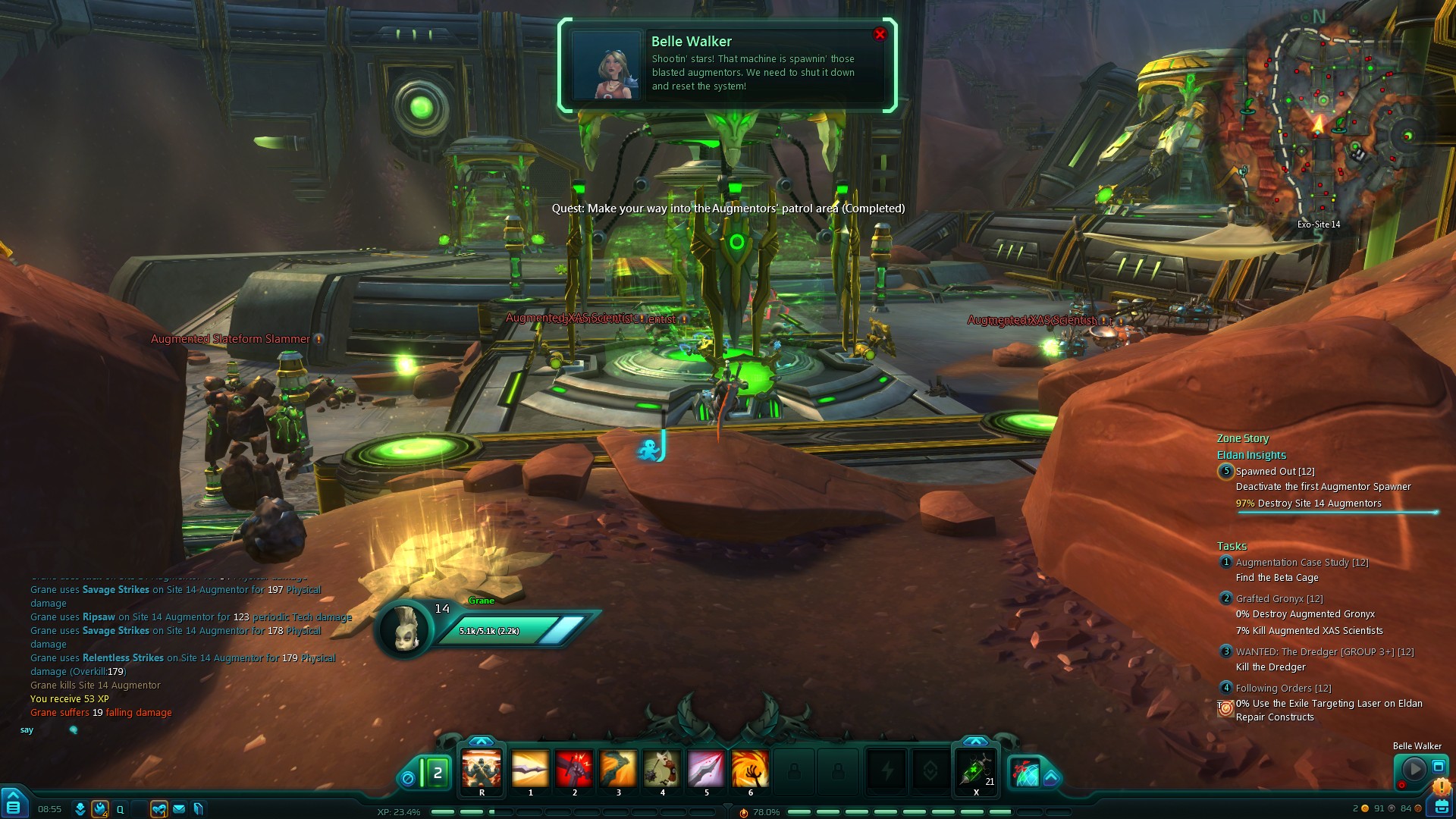Use the green medishot syringe consumable
This screenshot has height=819, width=1456.
pos(975,769)
